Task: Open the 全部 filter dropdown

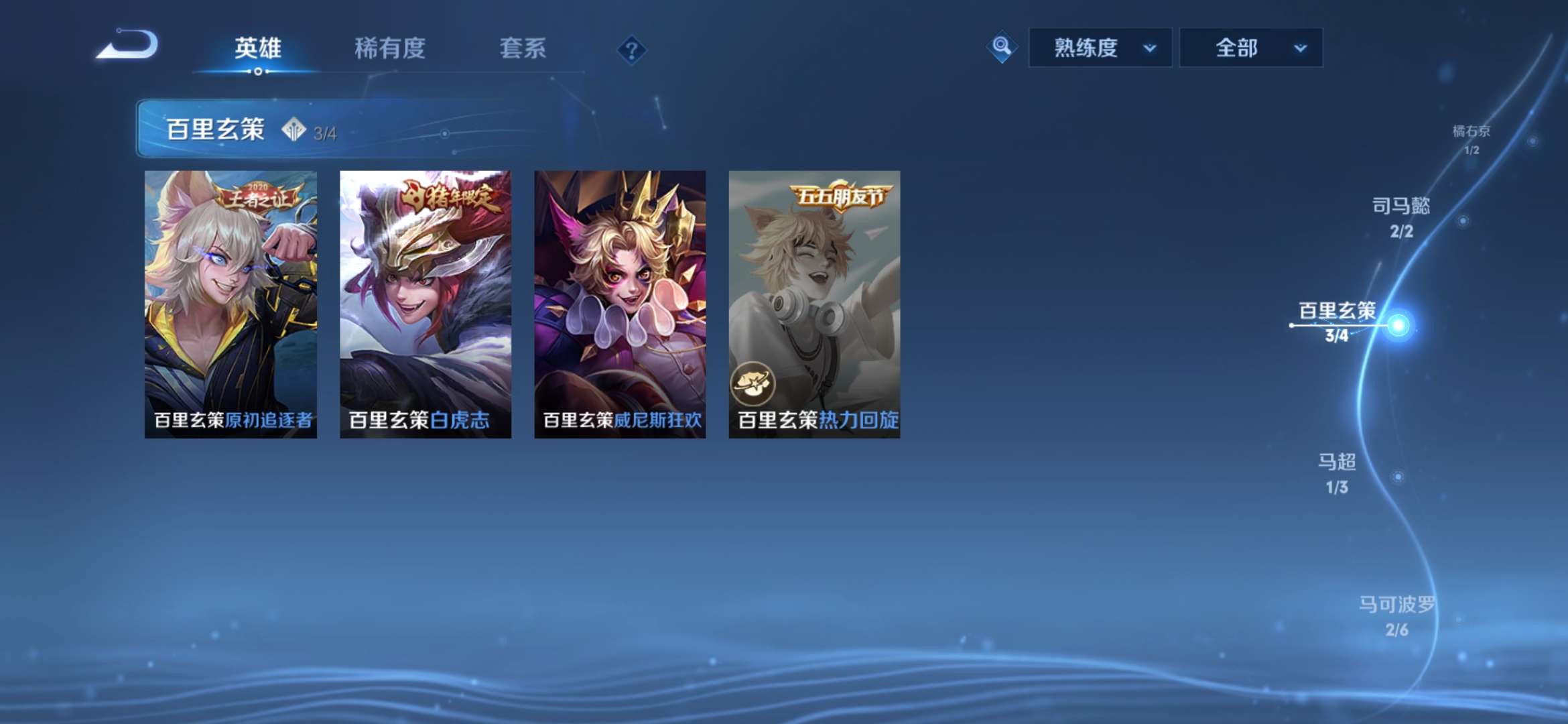Action: tap(1250, 48)
